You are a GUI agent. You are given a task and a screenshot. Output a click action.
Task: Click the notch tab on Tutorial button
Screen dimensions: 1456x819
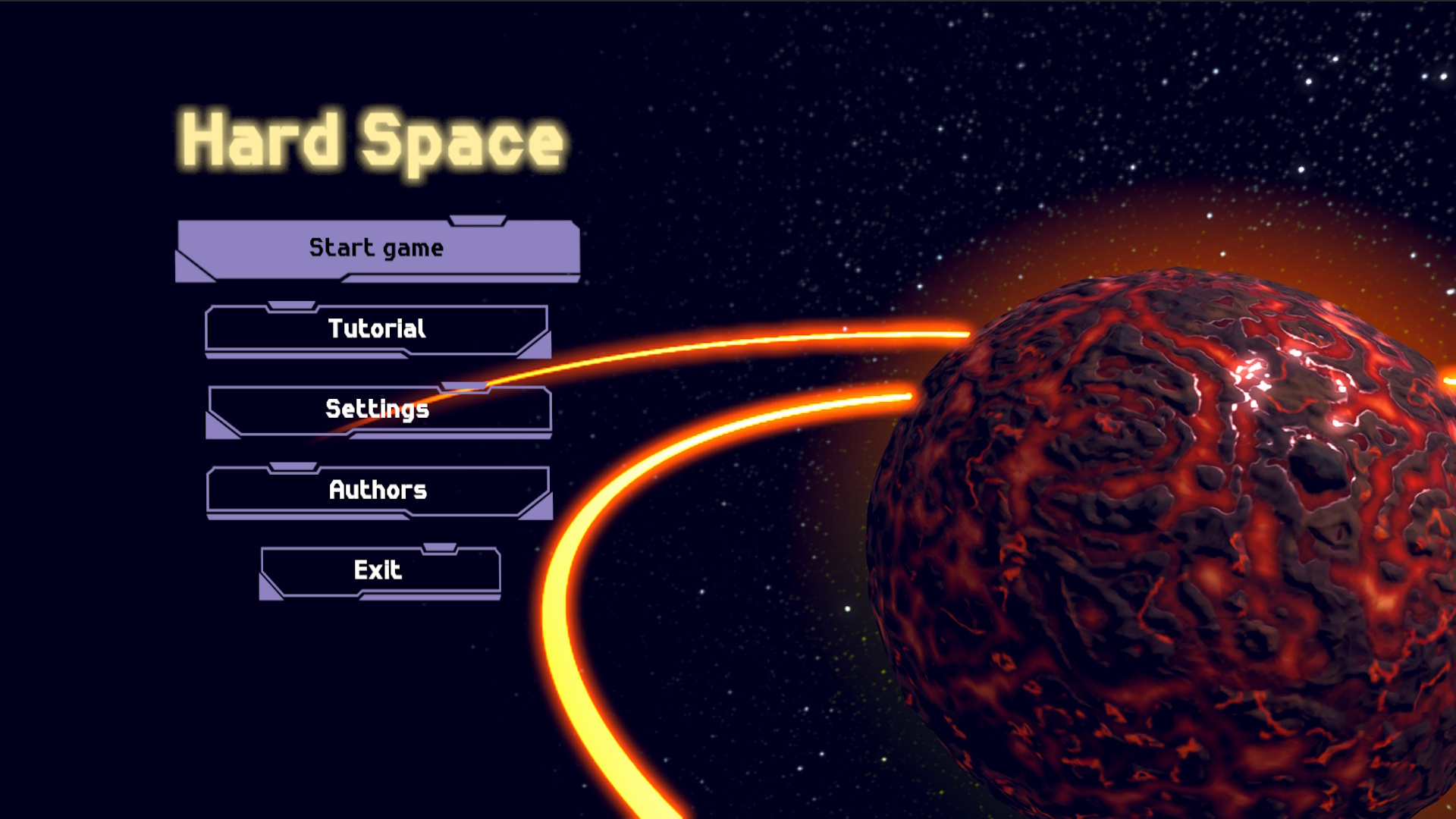tap(290, 306)
